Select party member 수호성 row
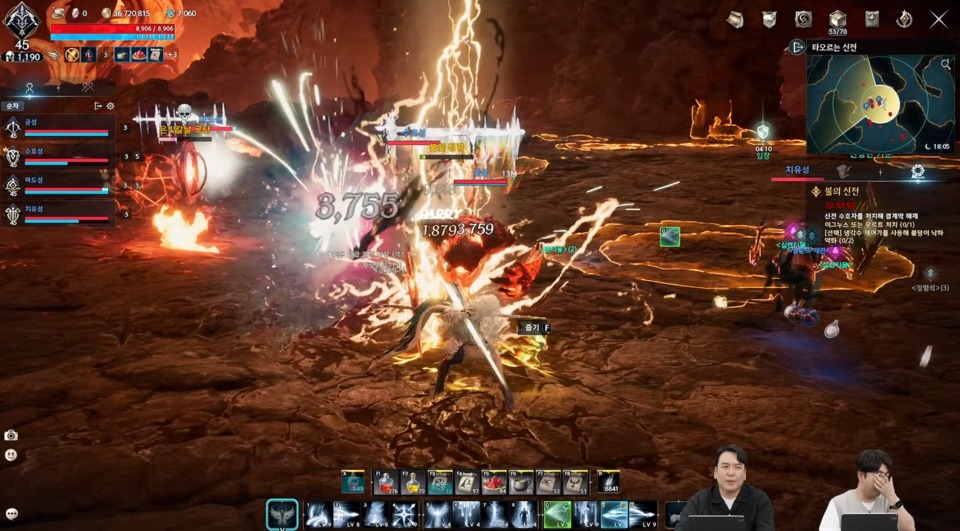The height and width of the screenshot is (531, 960). click(x=58, y=157)
